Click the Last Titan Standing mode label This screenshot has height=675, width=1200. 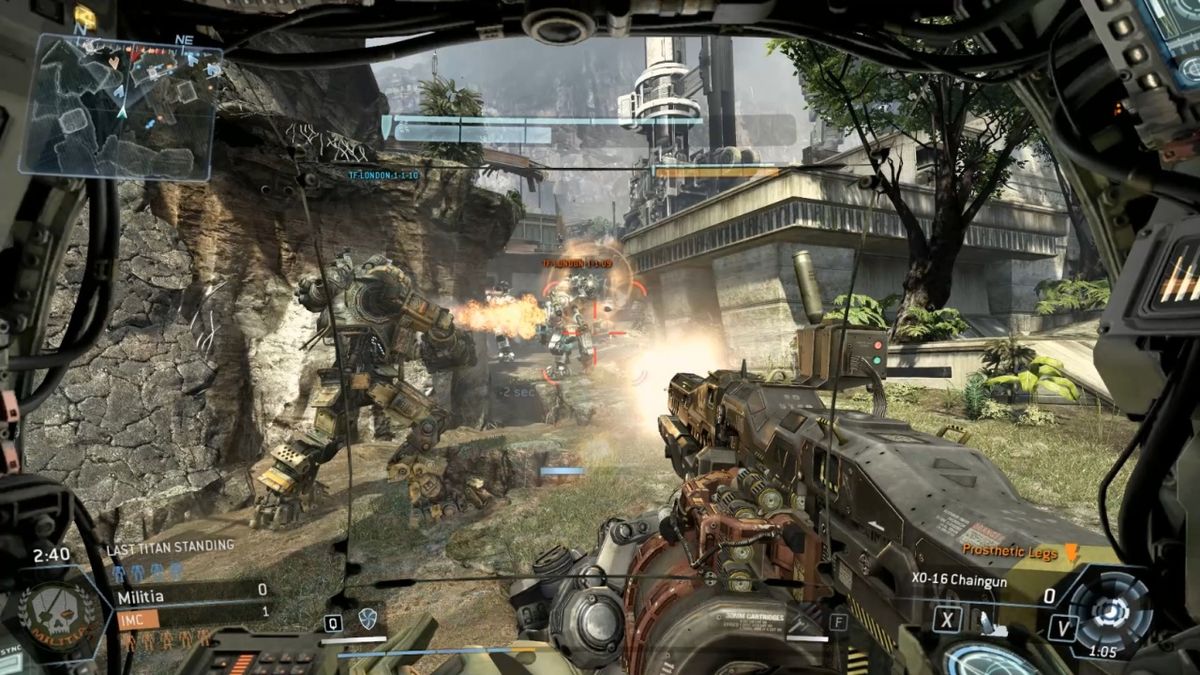170,546
